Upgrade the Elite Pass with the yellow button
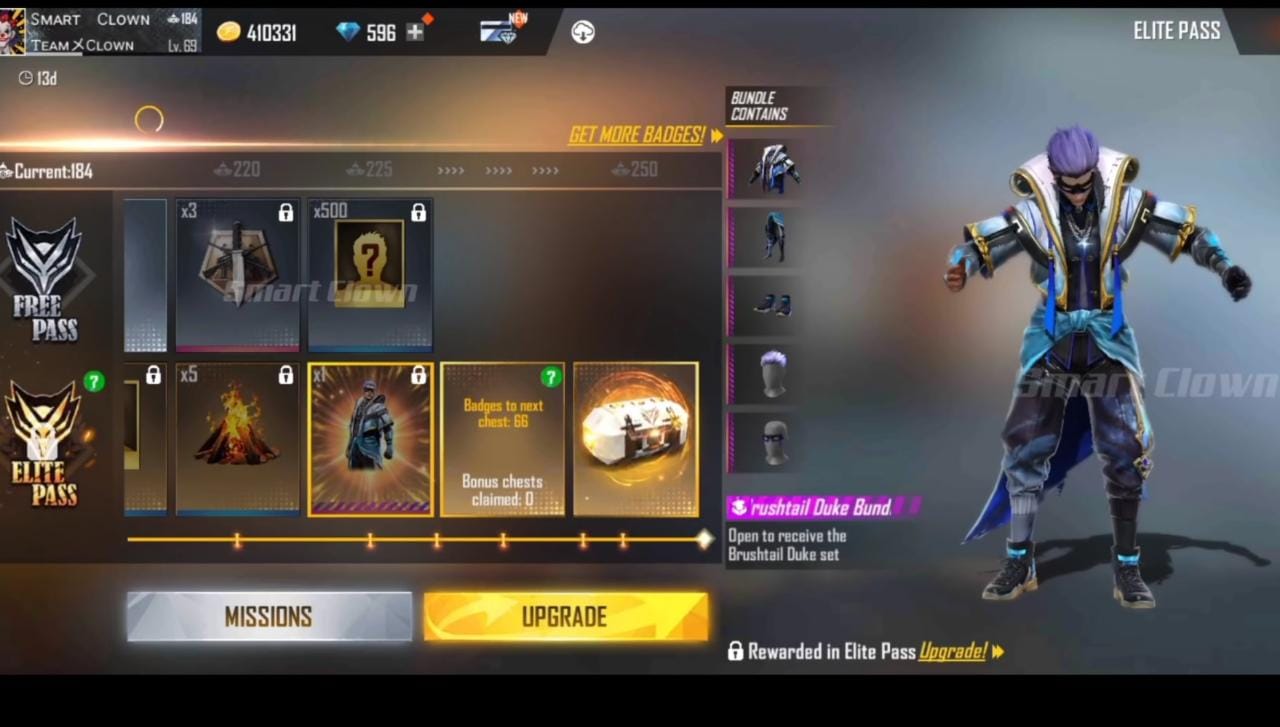The image size is (1280, 727). coord(565,616)
